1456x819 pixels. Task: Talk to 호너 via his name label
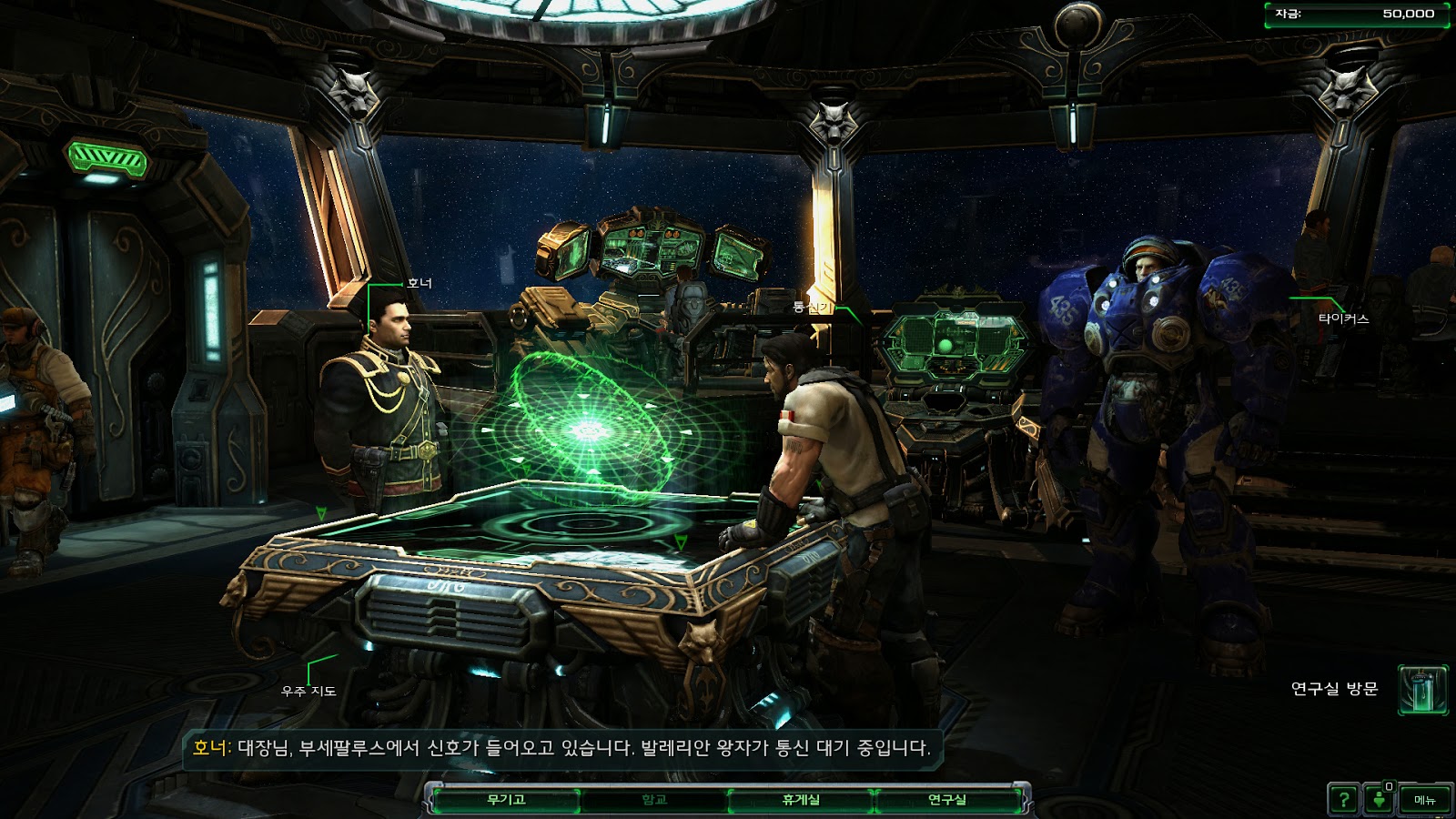click(x=420, y=284)
